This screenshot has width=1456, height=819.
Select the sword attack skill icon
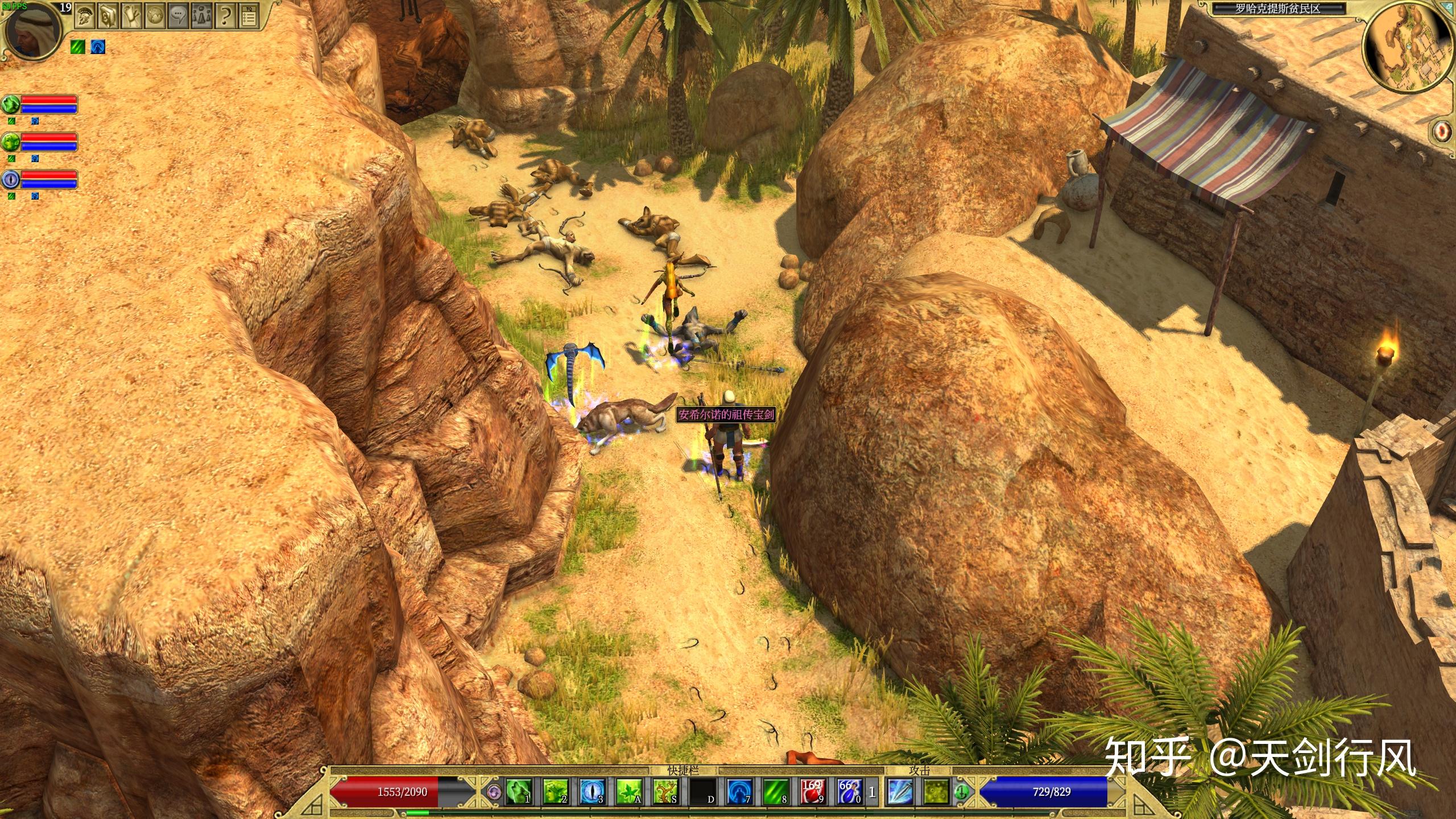point(900,792)
